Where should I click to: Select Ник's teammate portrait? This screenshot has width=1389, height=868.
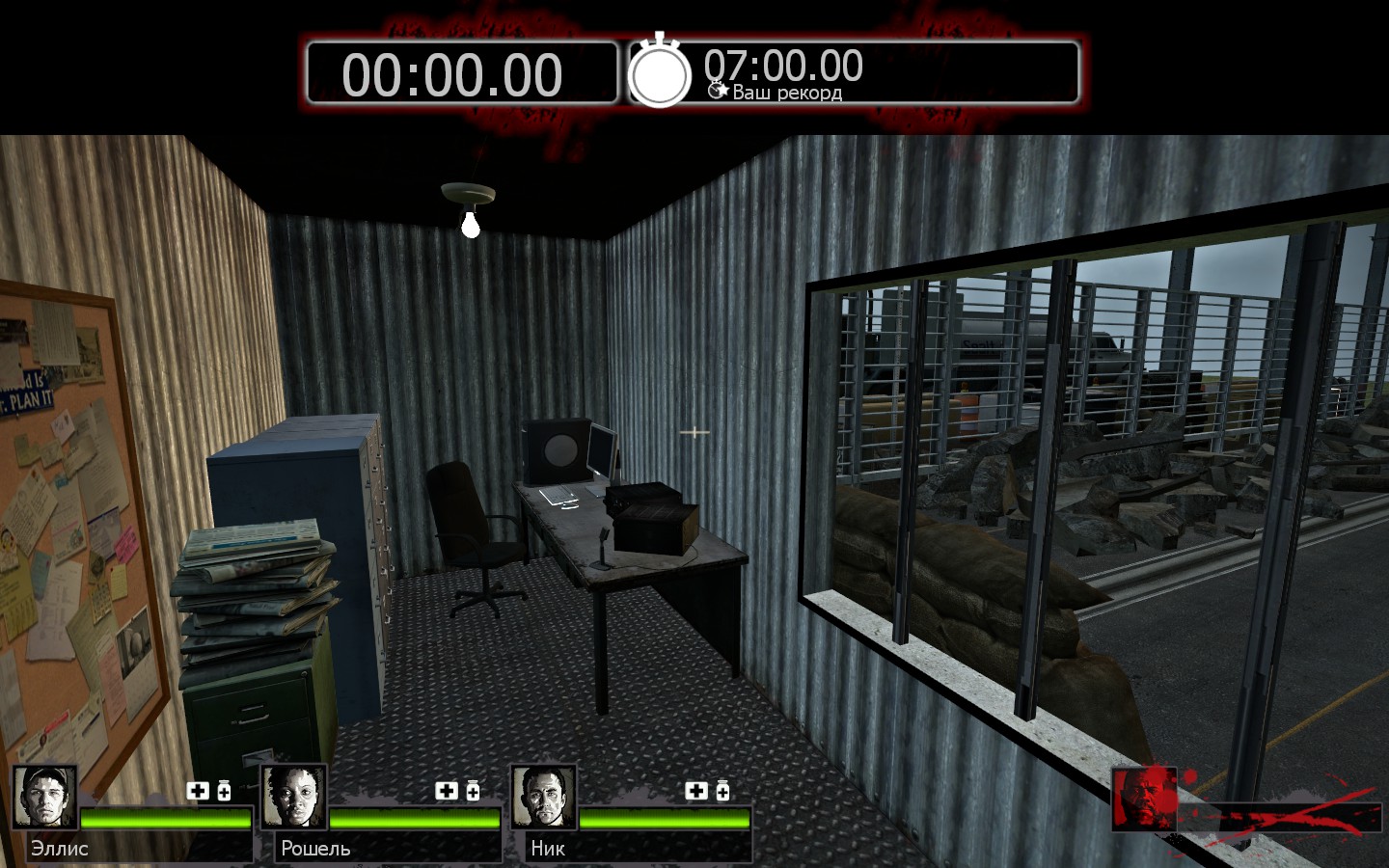coord(544,797)
